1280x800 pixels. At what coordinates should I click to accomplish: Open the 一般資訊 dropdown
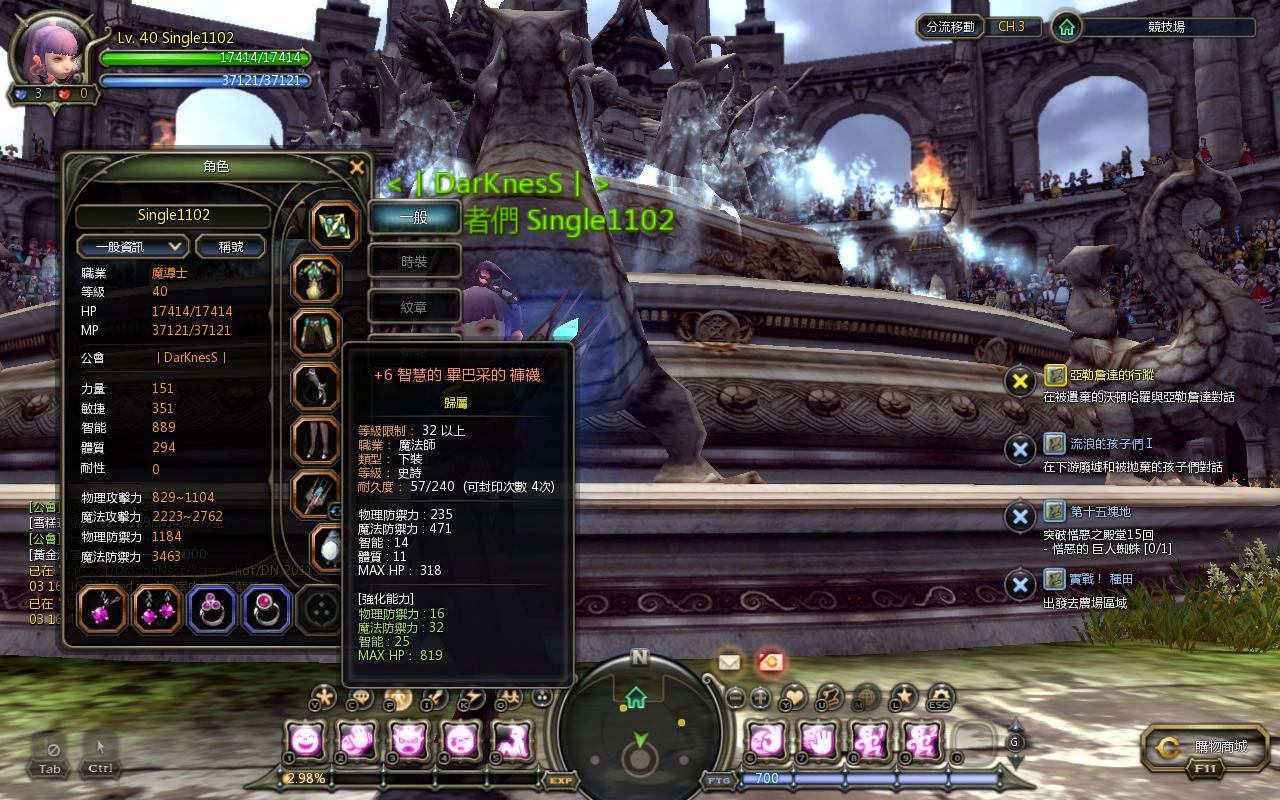[x=132, y=246]
